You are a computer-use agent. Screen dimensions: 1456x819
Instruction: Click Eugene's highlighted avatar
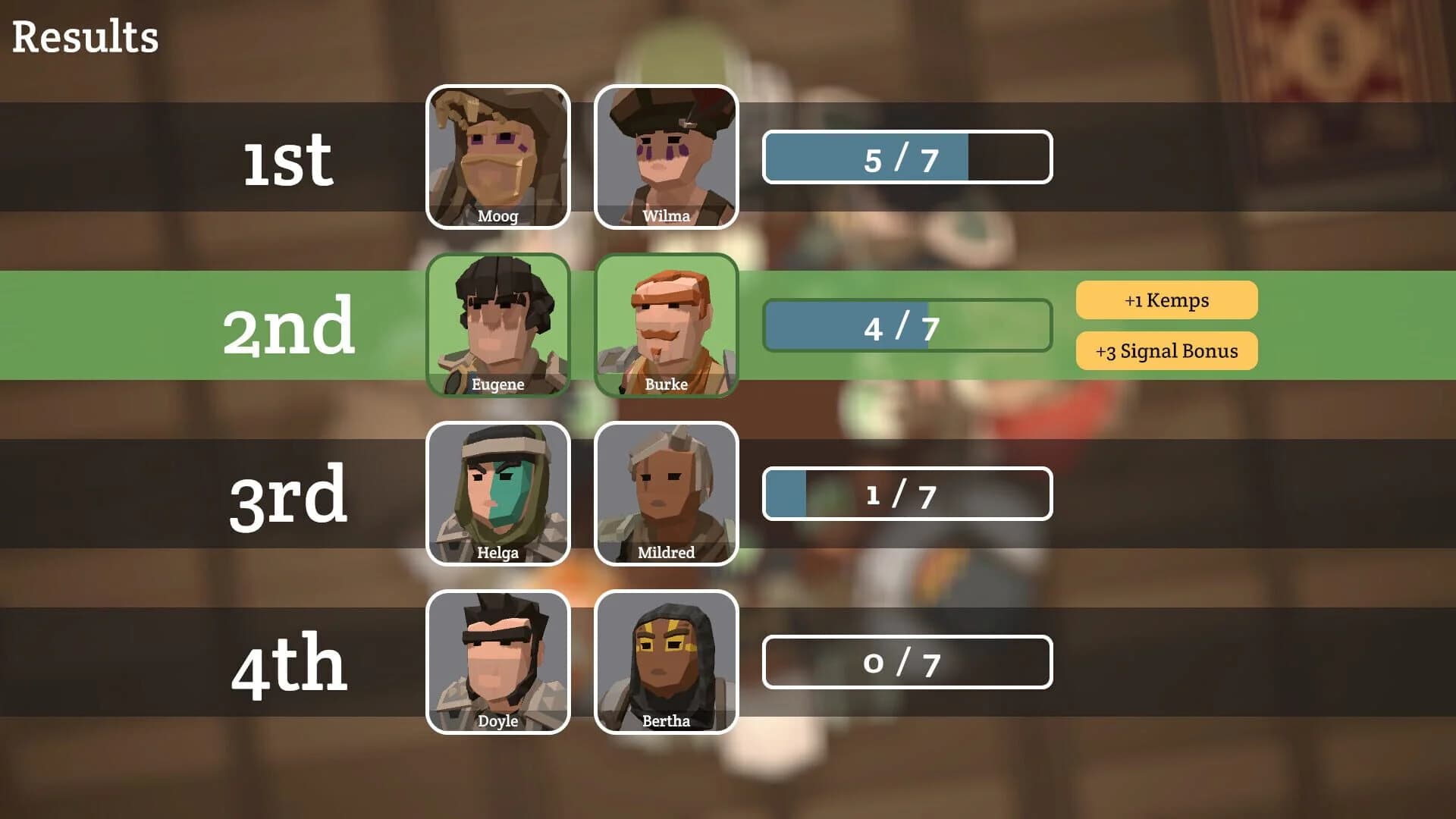[x=498, y=325]
